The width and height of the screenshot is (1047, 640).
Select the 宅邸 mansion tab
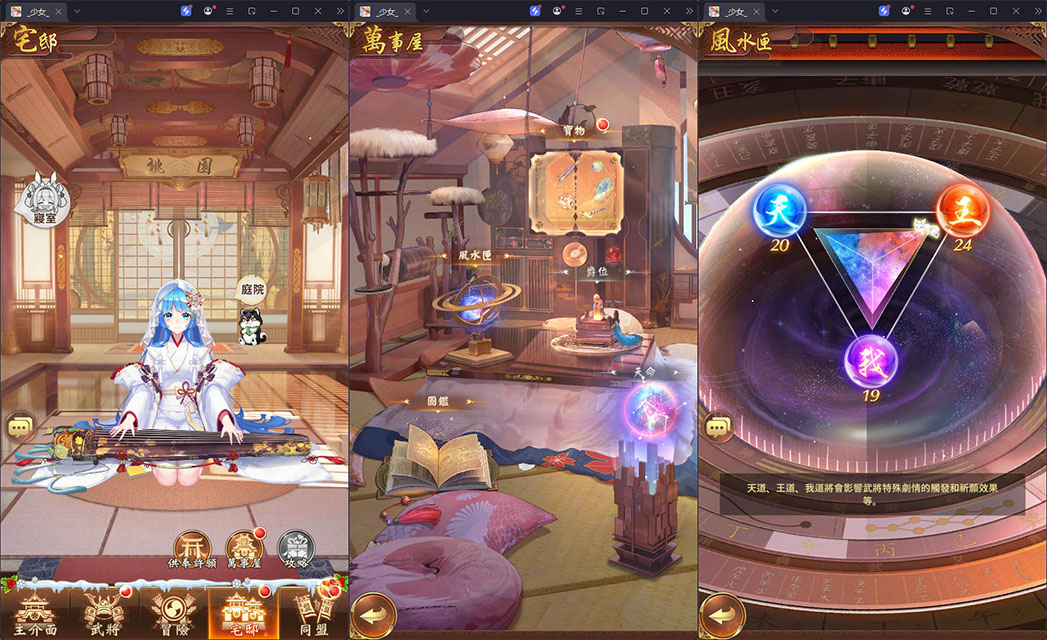[x=241, y=611]
